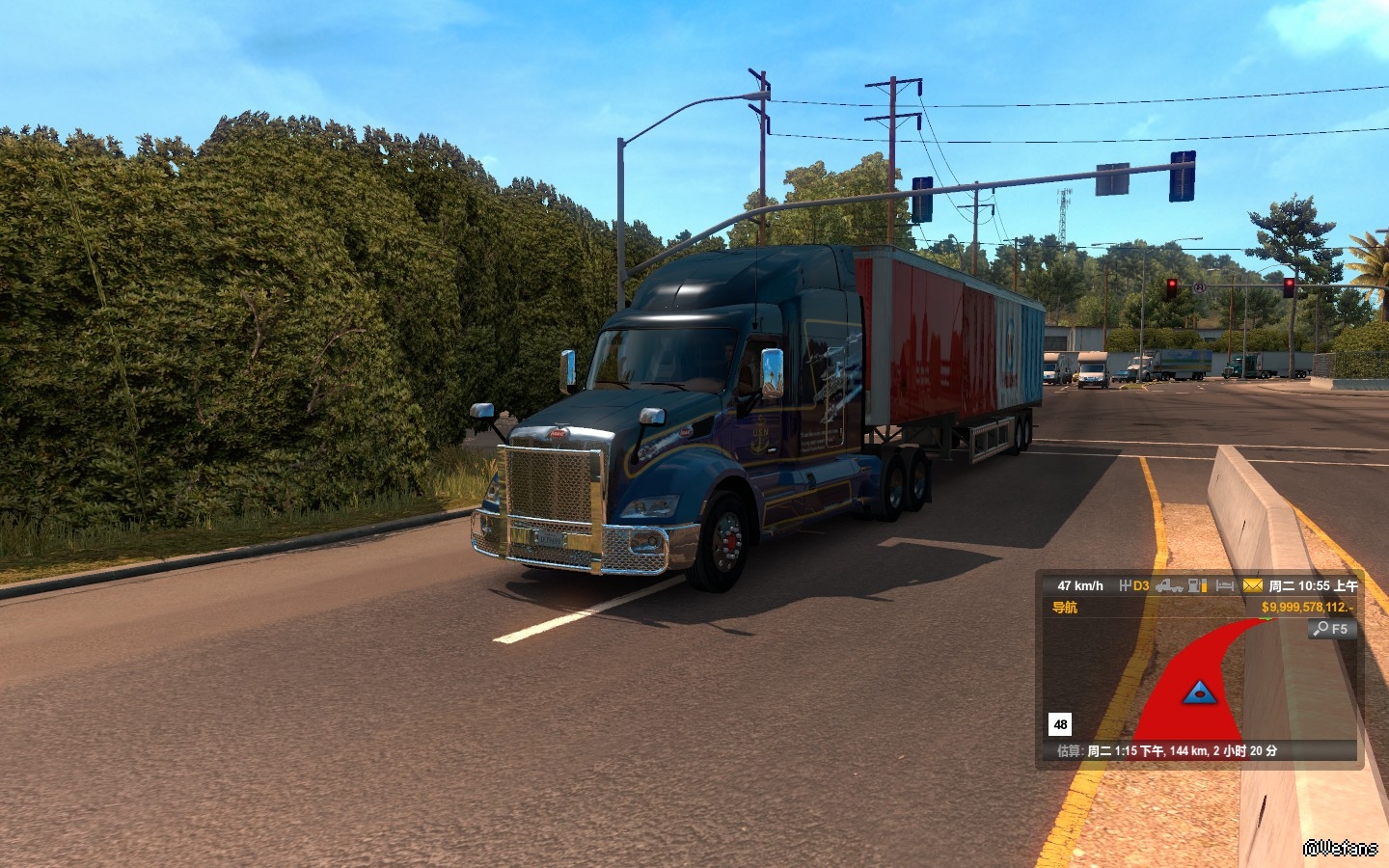Image resolution: width=1389 pixels, height=868 pixels.
Task: Click the truck damage icon
Action: (1169, 585)
